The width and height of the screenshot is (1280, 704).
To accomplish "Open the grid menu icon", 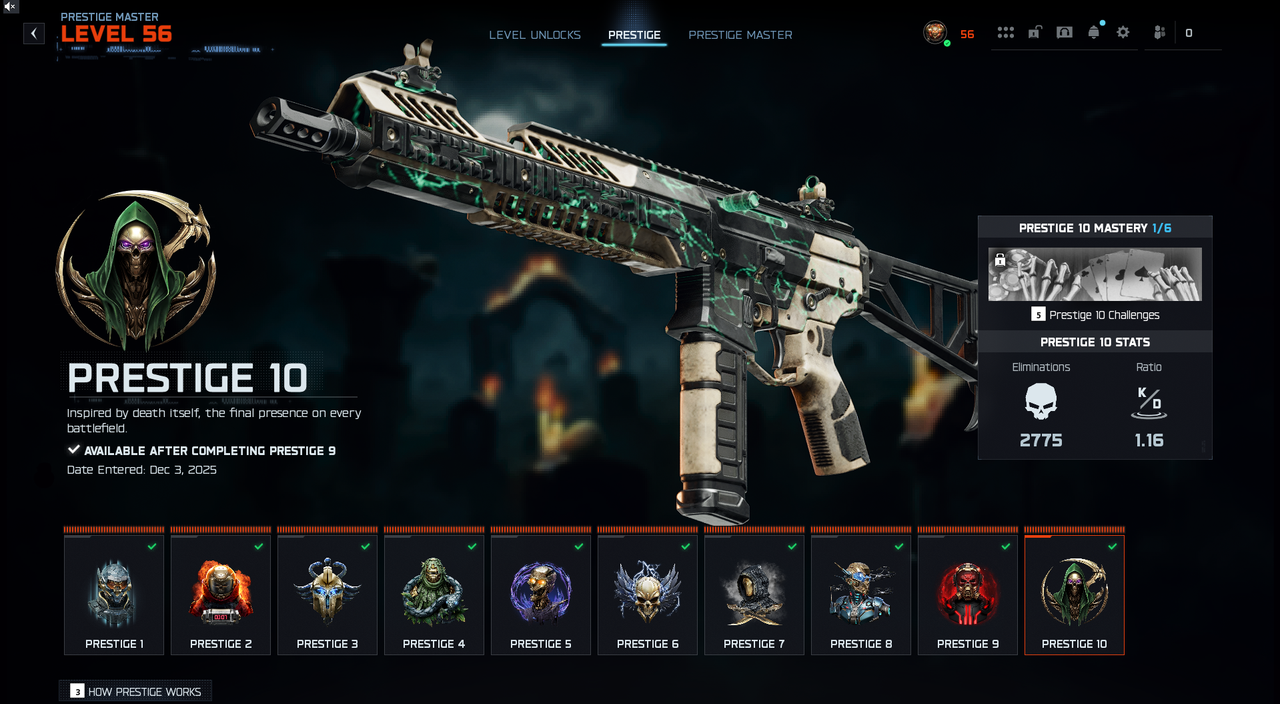I will [x=1005, y=33].
